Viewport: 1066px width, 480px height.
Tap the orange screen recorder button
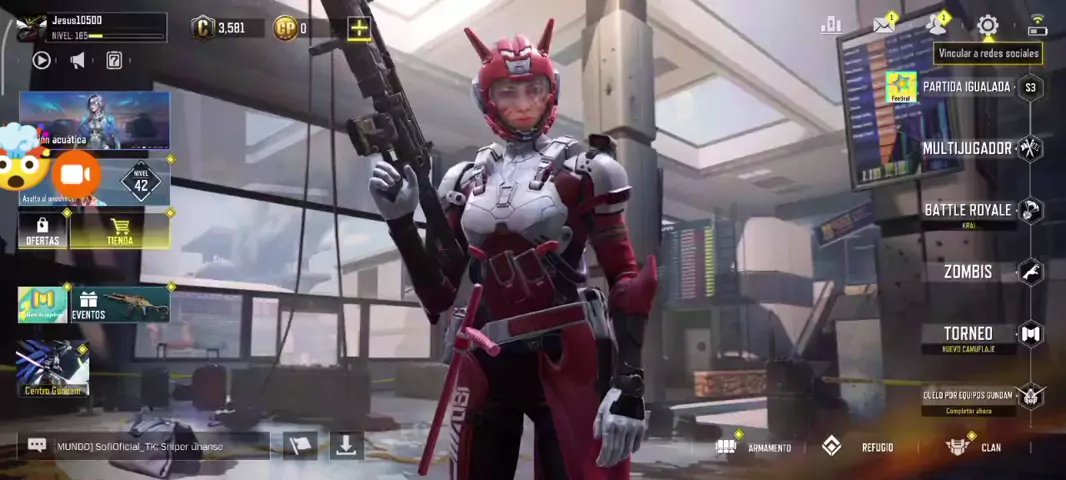[x=76, y=176]
